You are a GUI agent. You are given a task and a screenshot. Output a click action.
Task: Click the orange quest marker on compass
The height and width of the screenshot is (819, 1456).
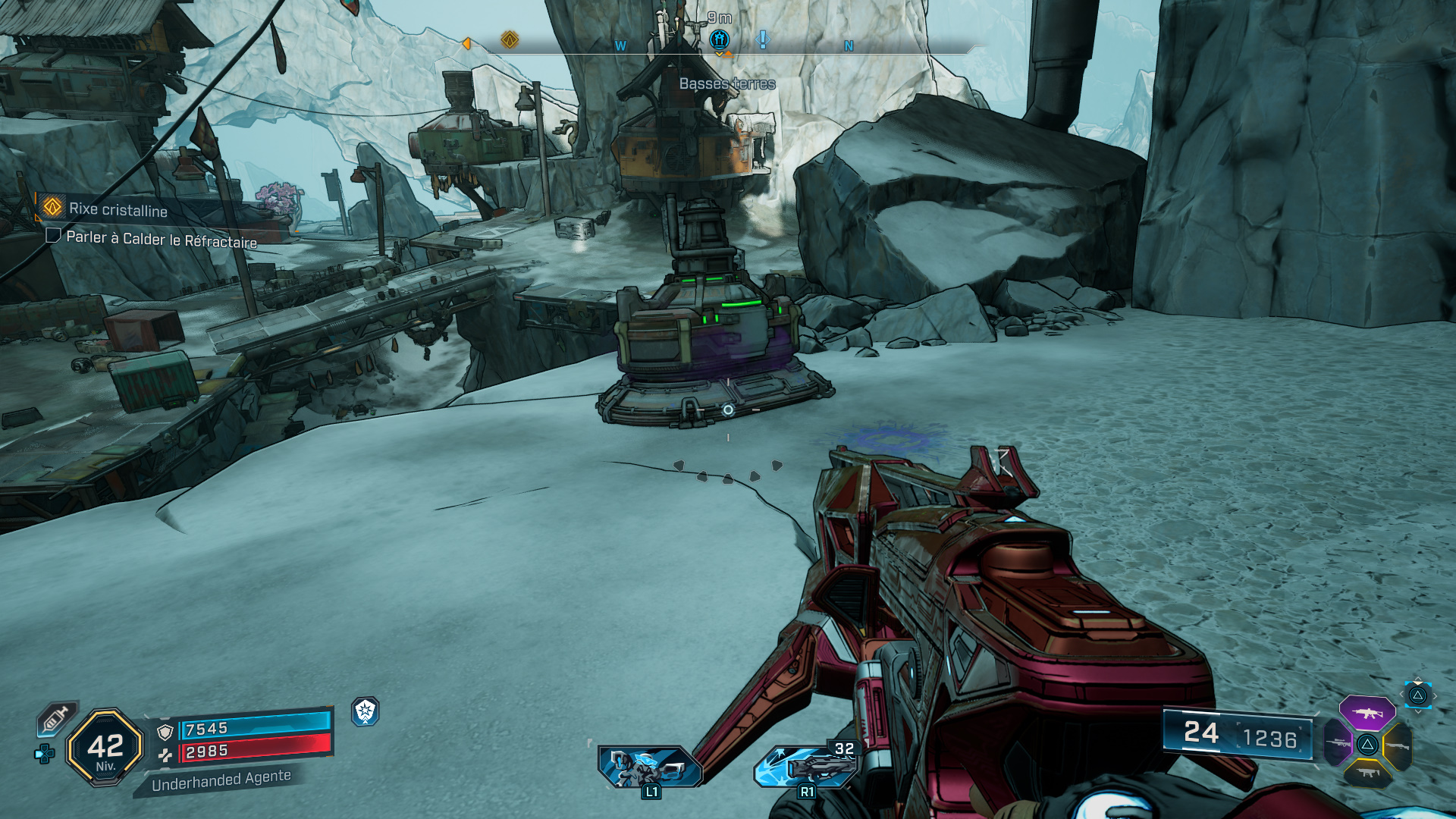click(x=510, y=39)
